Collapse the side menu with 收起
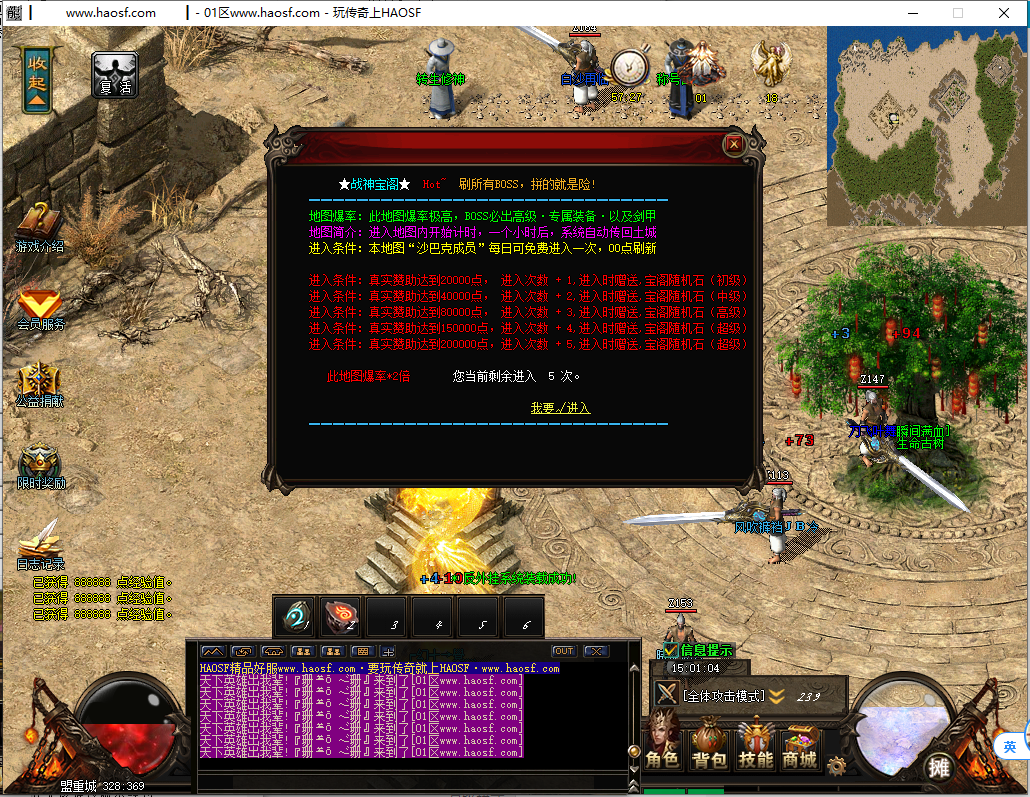The height and width of the screenshot is (797, 1030). click(x=37, y=78)
